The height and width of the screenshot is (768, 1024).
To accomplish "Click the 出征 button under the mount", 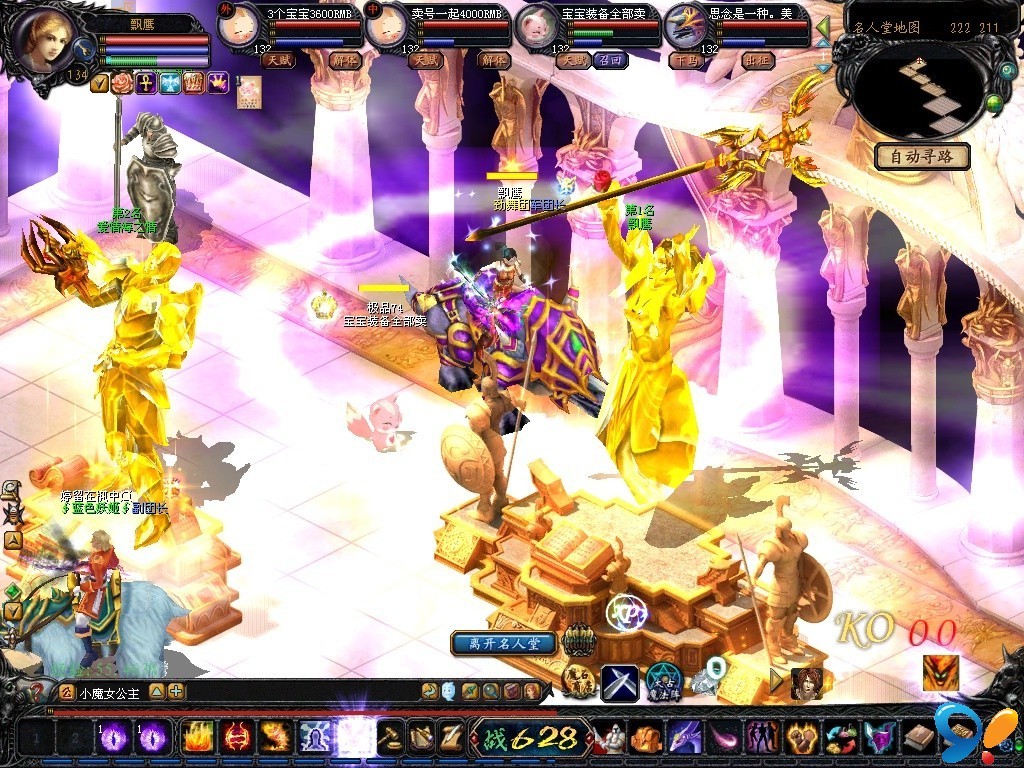I will 757,60.
